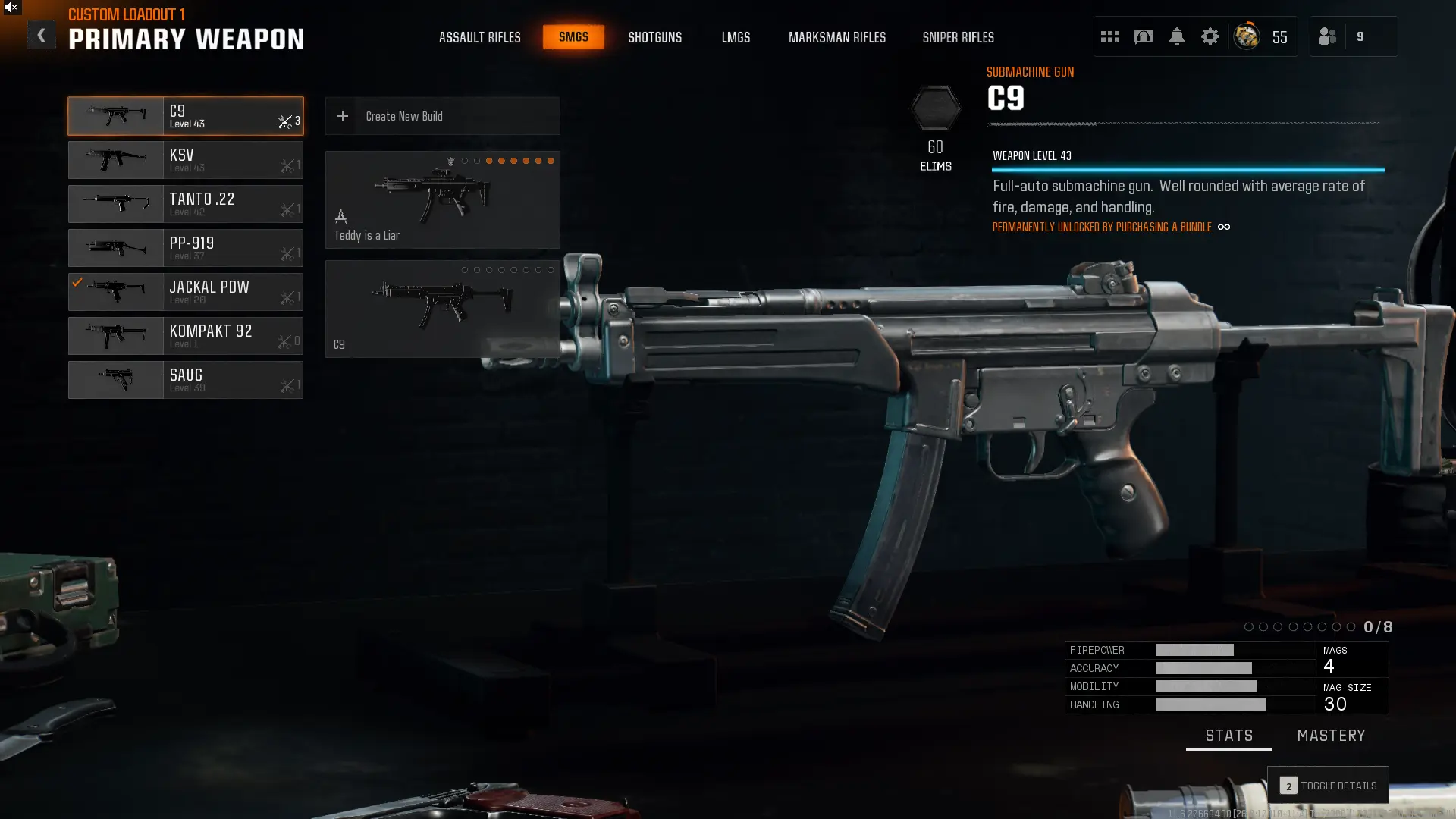Create a new build
Image resolution: width=1456 pixels, height=819 pixels.
click(442, 116)
